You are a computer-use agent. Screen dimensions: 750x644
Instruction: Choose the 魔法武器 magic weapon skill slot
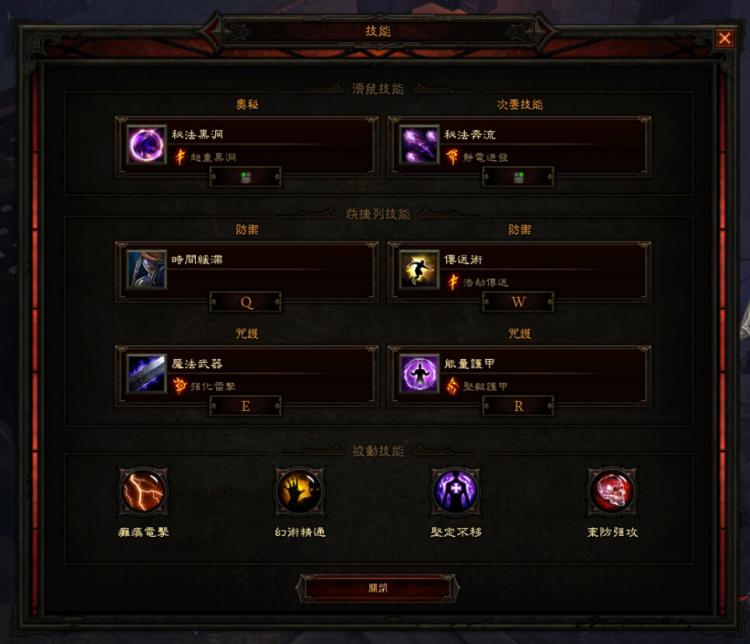(x=246, y=374)
